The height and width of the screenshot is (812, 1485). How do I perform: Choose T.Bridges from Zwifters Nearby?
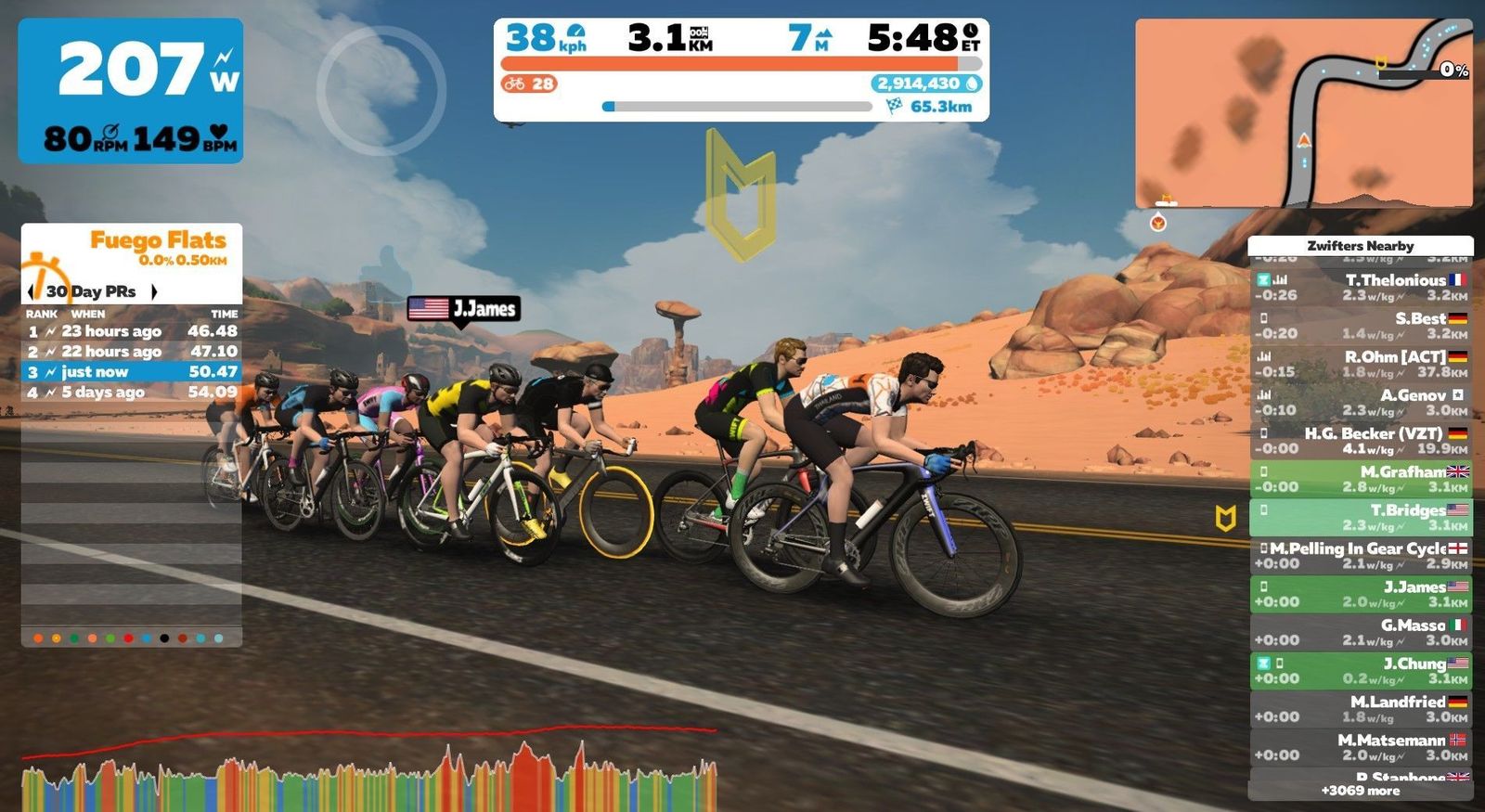tap(1361, 517)
